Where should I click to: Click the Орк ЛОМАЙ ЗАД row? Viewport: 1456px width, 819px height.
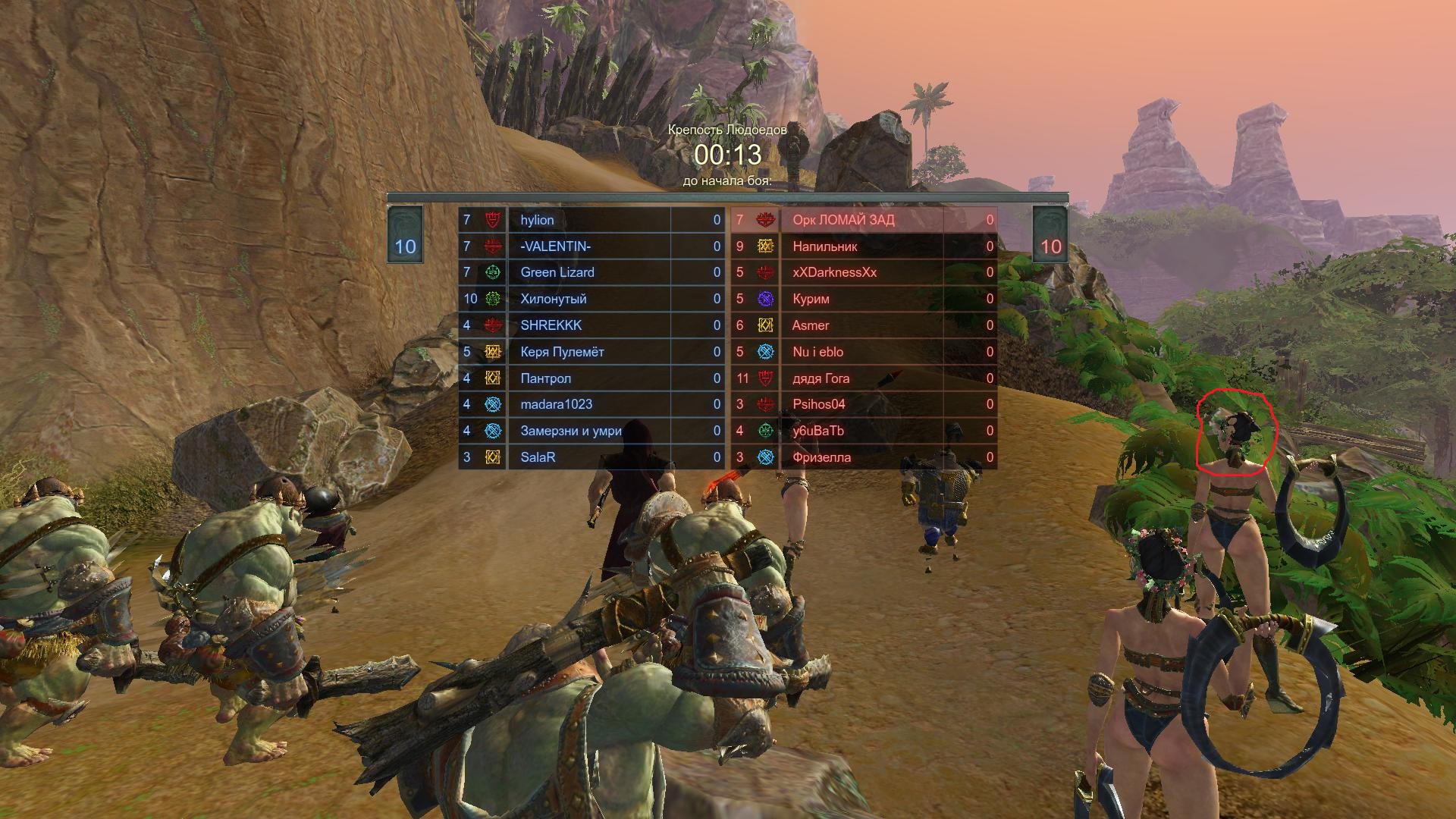843,220
